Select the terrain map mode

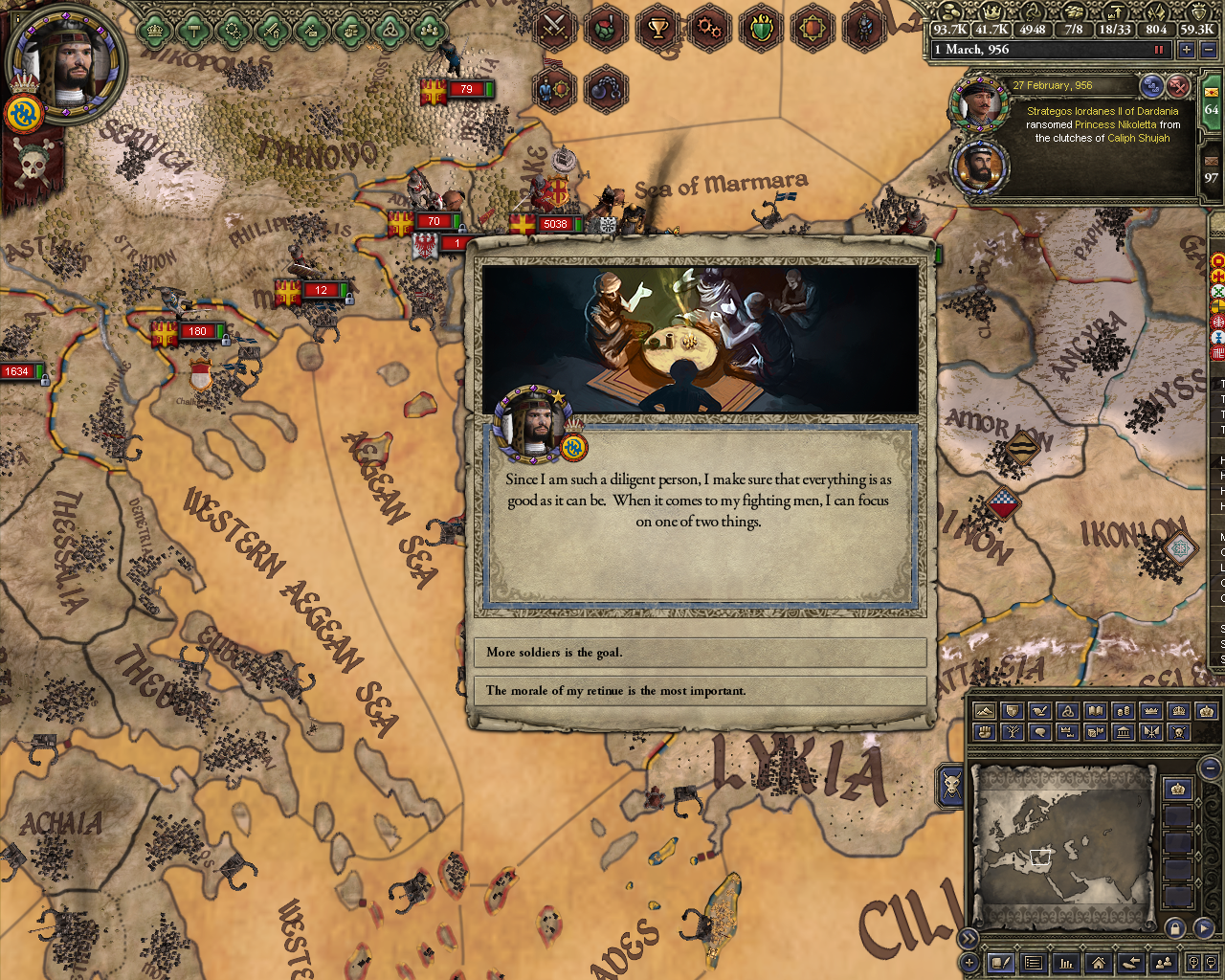(986, 712)
